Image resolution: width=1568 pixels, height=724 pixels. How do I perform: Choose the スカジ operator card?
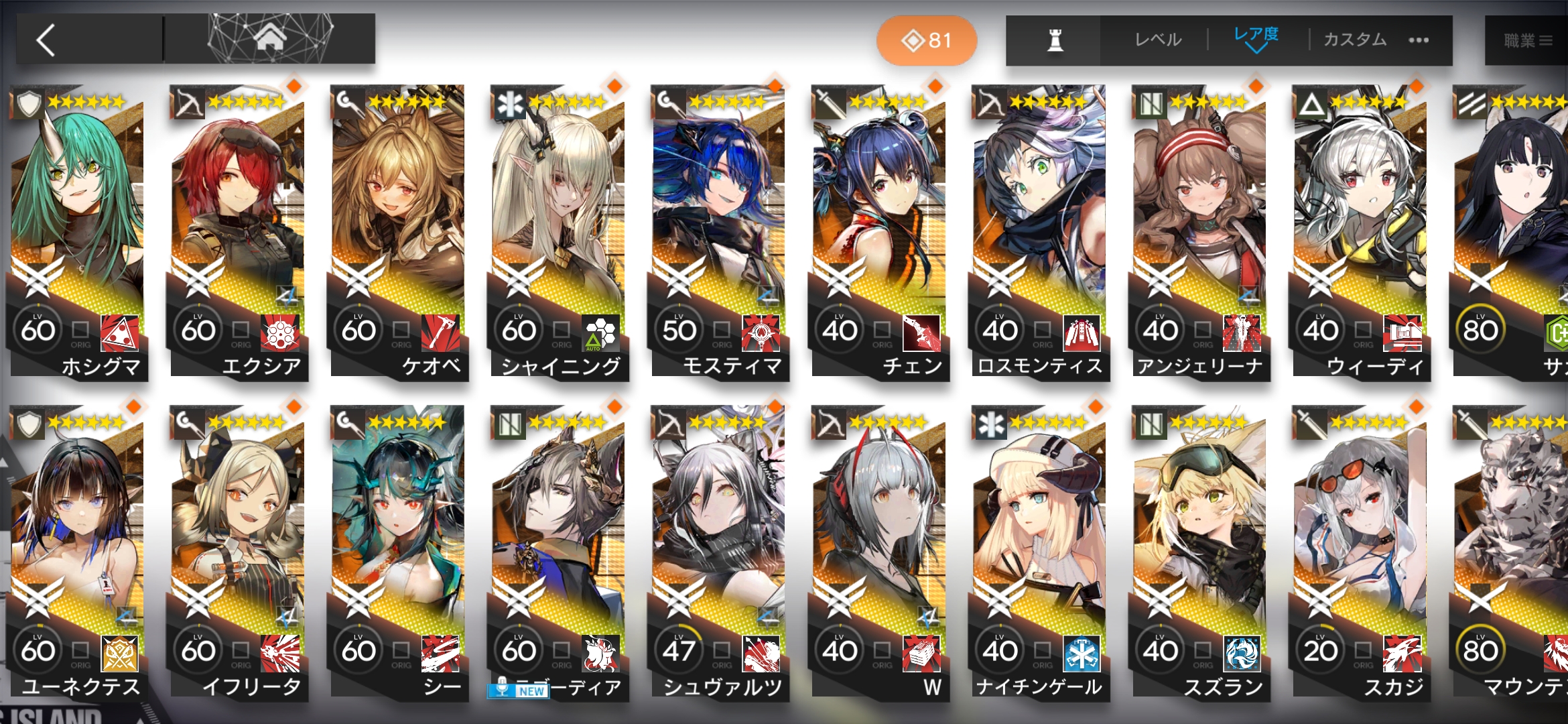1360,550
